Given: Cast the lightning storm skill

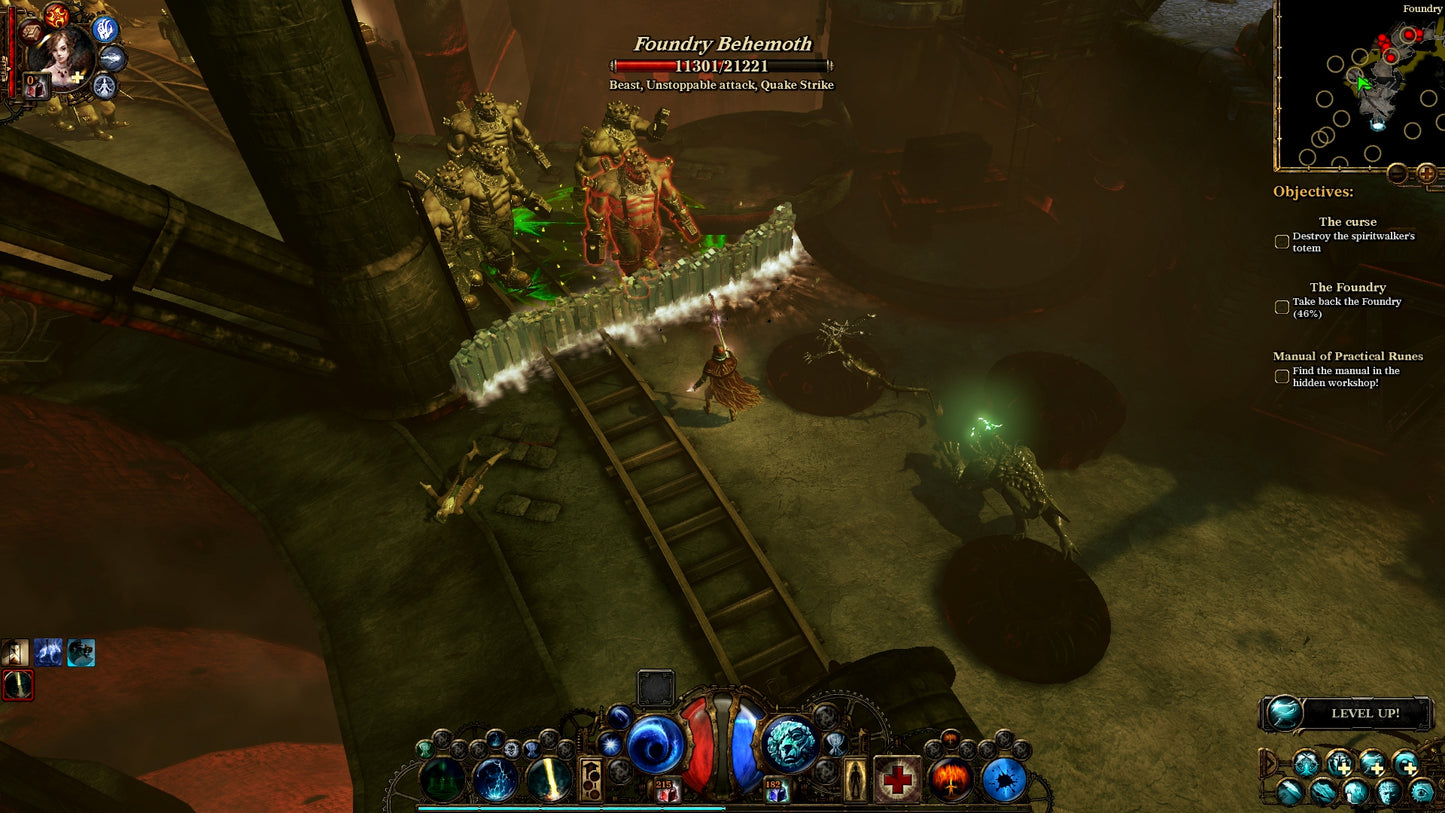Looking at the screenshot, I should click(x=496, y=780).
